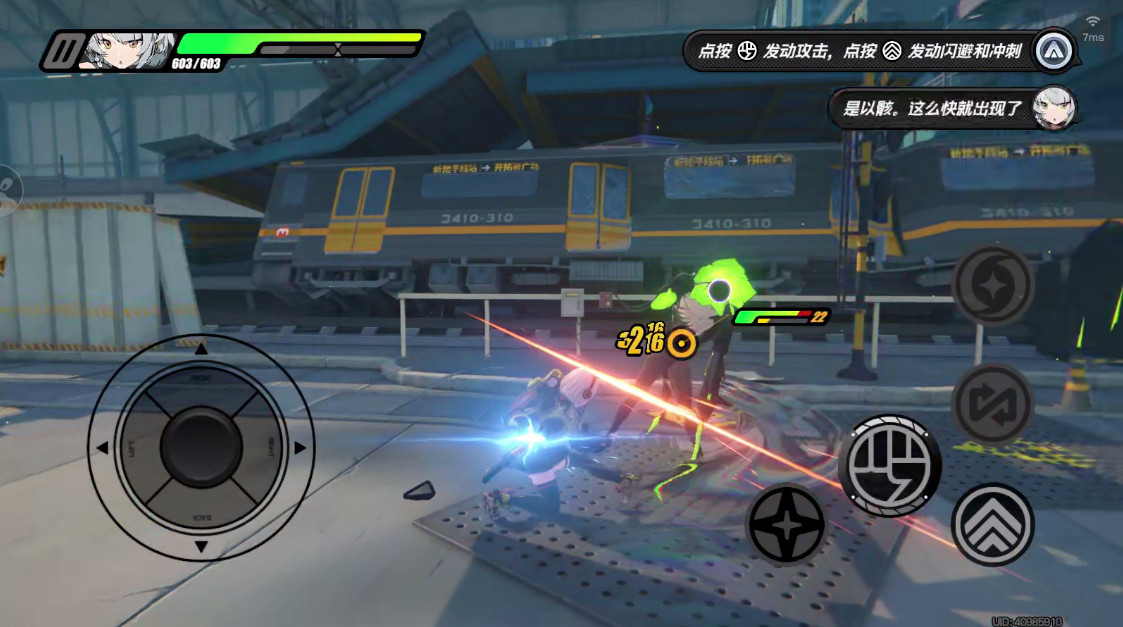
Task: Use the shuriken special skill button
Action: tap(786, 525)
